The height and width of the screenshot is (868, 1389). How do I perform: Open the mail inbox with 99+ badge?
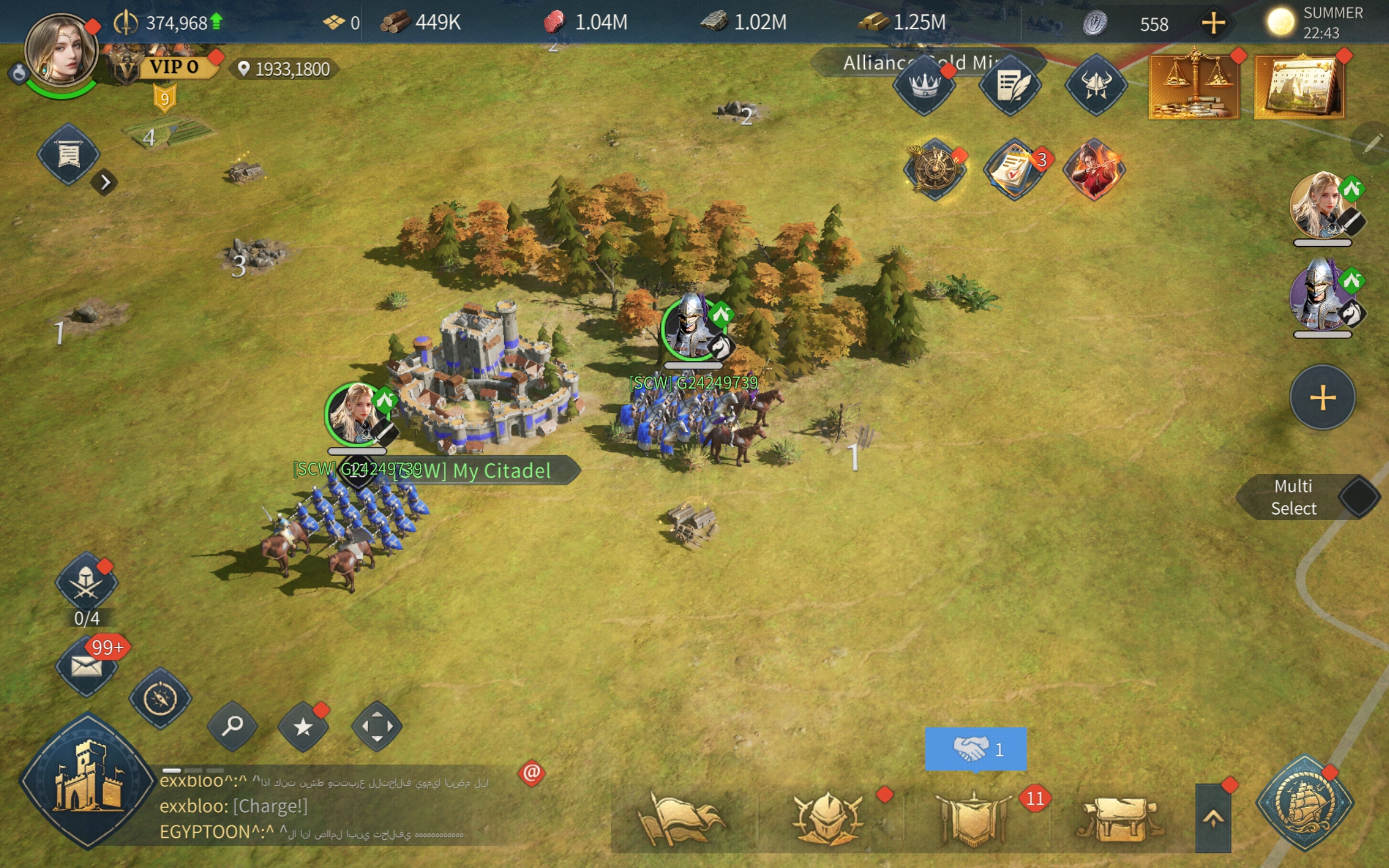pos(86,666)
